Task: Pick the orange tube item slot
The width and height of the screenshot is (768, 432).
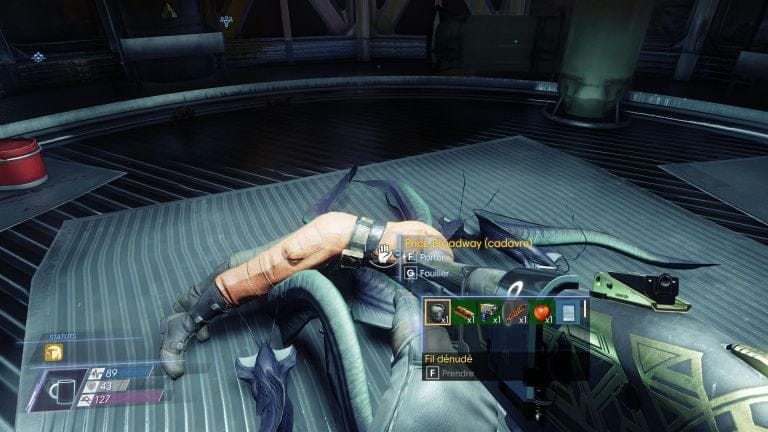Action: 465,313
